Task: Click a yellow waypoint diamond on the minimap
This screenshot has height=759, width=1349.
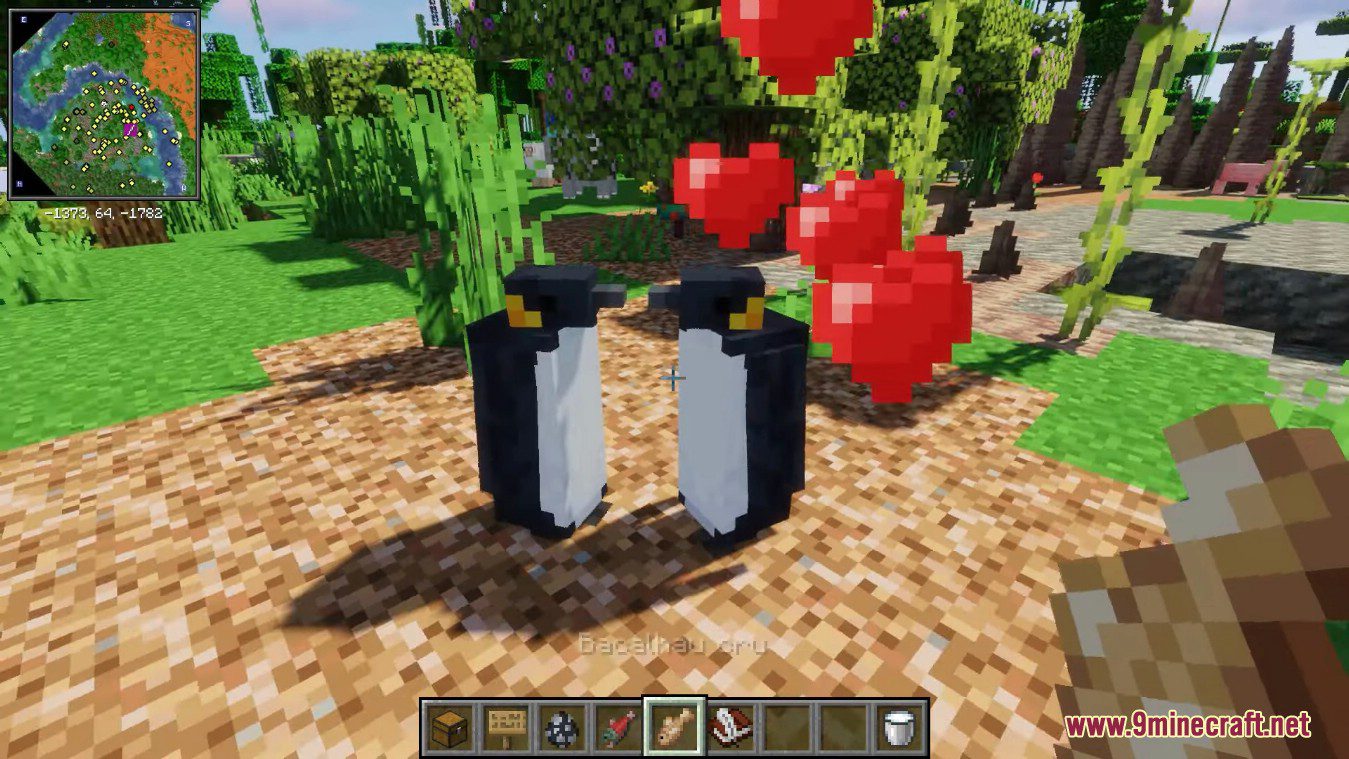Action: (94, 74)
